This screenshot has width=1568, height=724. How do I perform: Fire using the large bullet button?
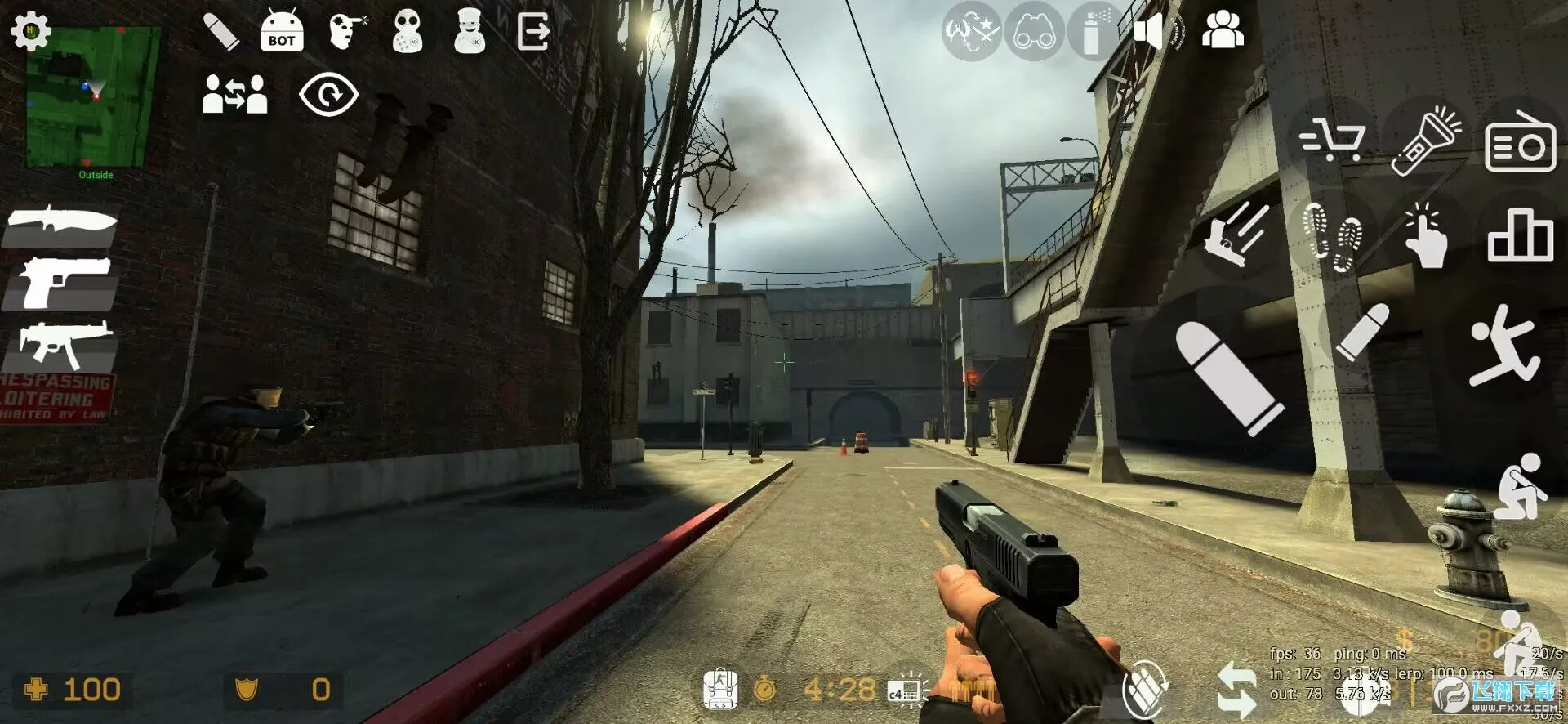[x=1227, y=377]
